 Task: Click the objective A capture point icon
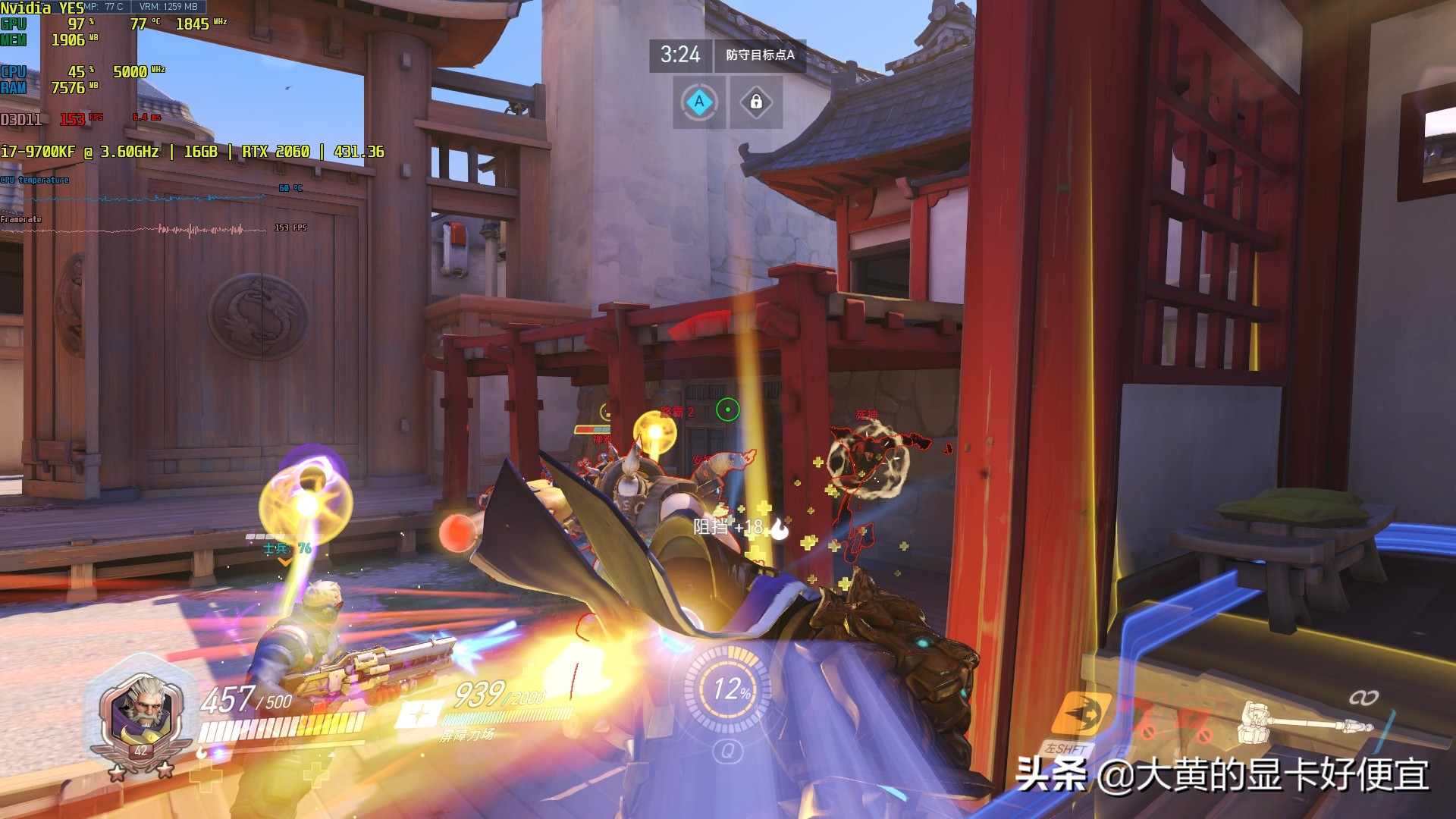pyautogui.click(x=699, y=102)
